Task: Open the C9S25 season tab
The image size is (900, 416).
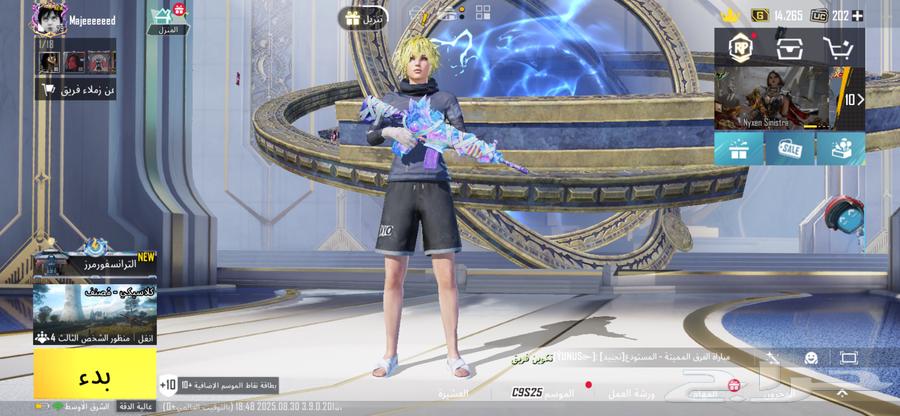Action: click(x=528, y=393)
